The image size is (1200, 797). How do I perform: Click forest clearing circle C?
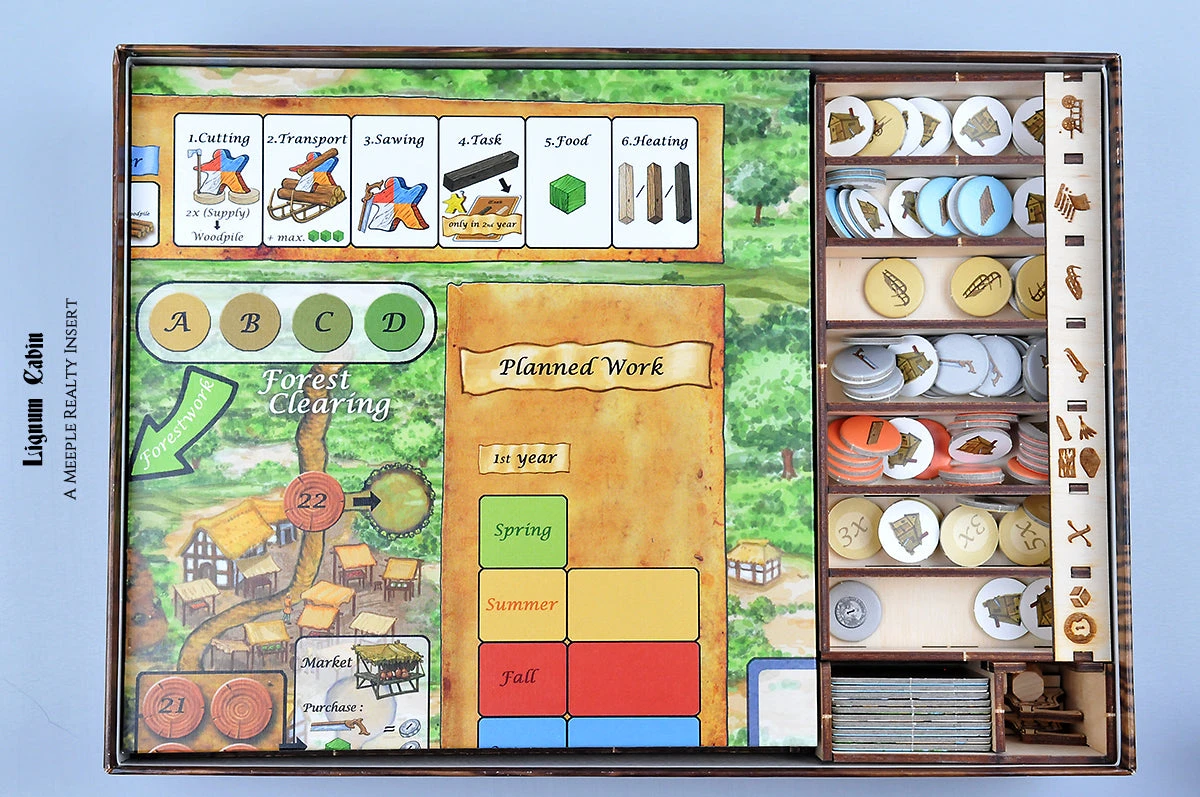coord(322,322)
